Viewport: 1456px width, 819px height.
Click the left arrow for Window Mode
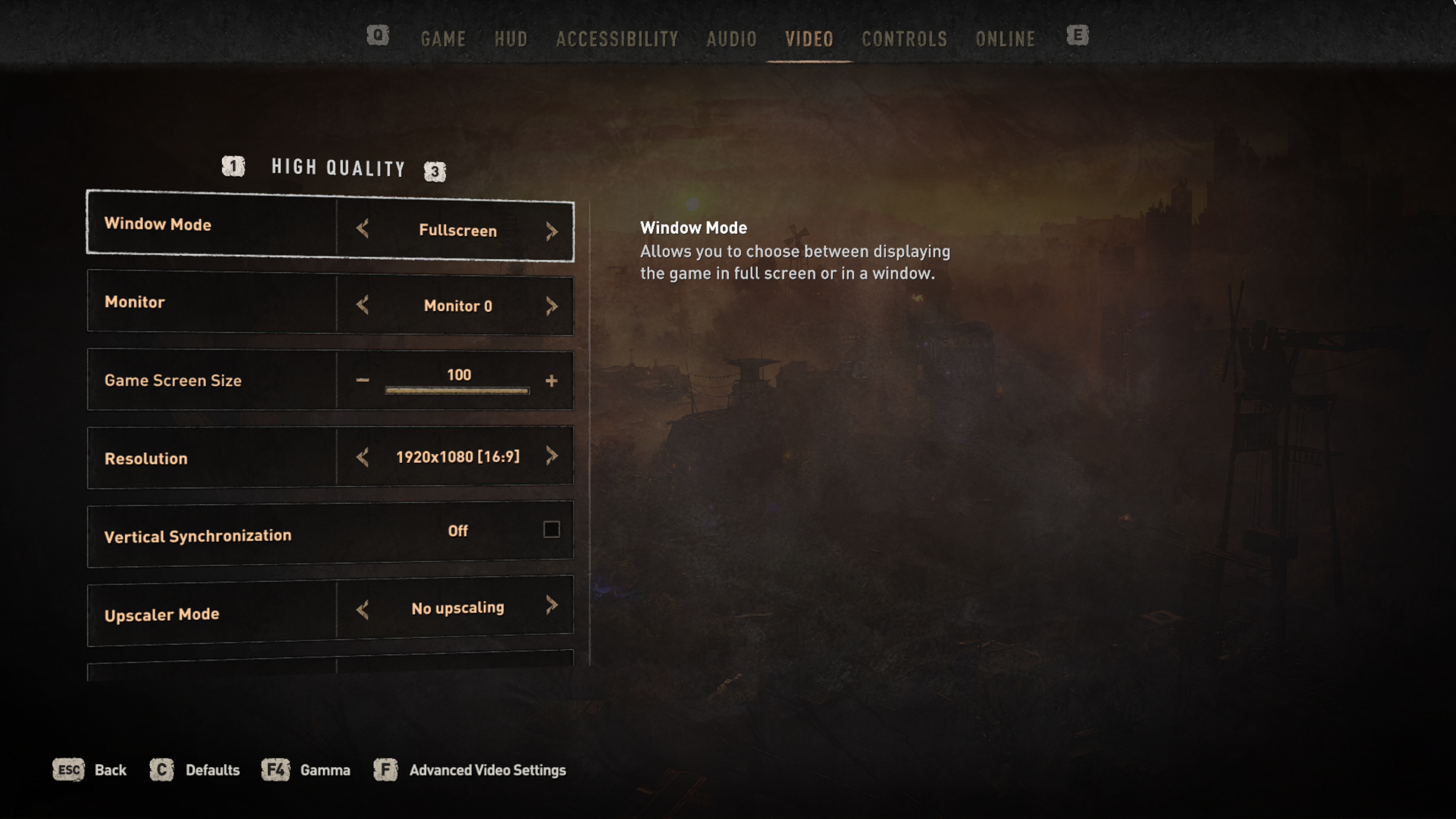tap(363, 229)
